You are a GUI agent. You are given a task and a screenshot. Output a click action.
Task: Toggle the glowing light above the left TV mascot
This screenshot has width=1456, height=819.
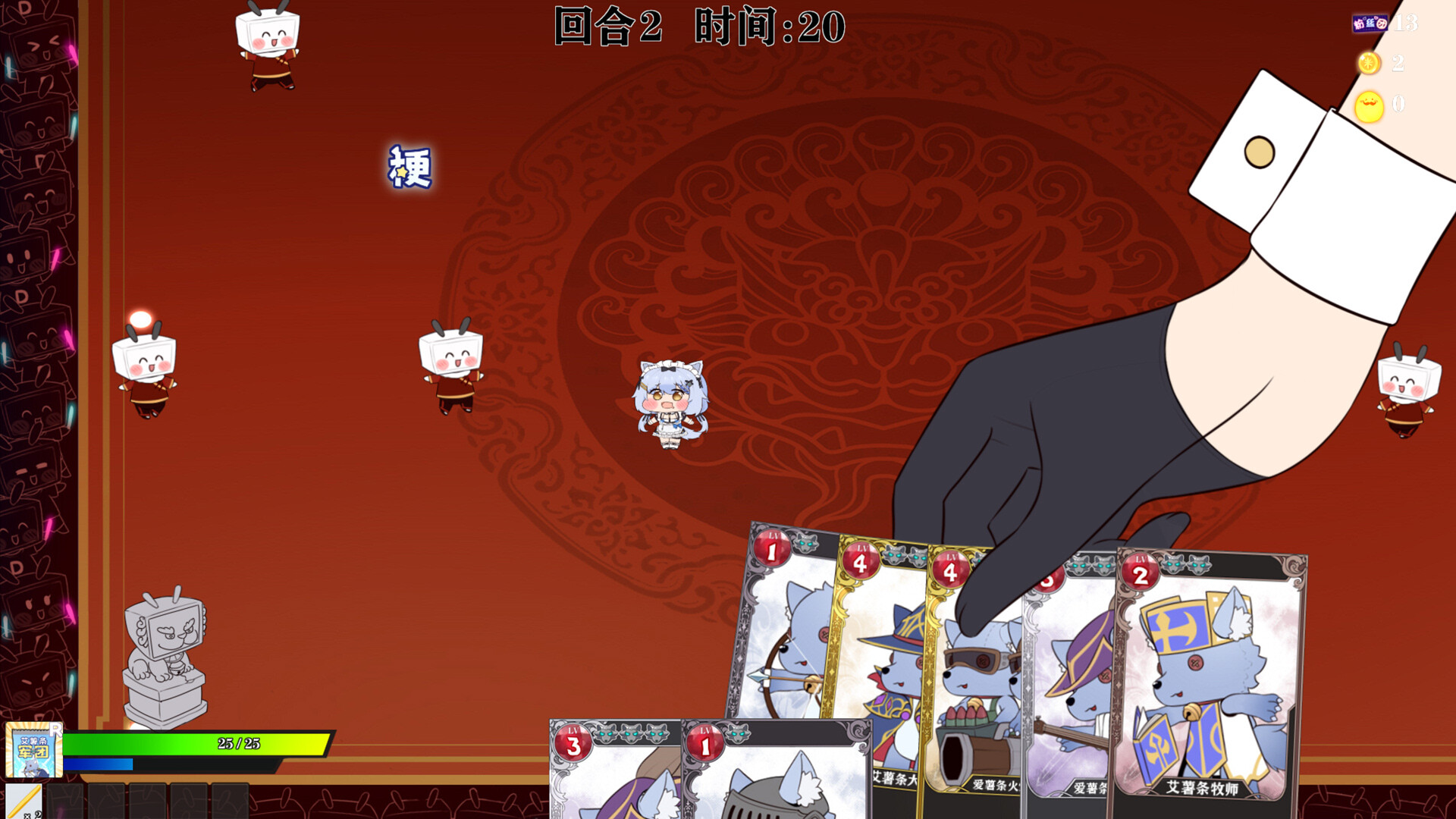pyautogui.click(x=141, y=319)
